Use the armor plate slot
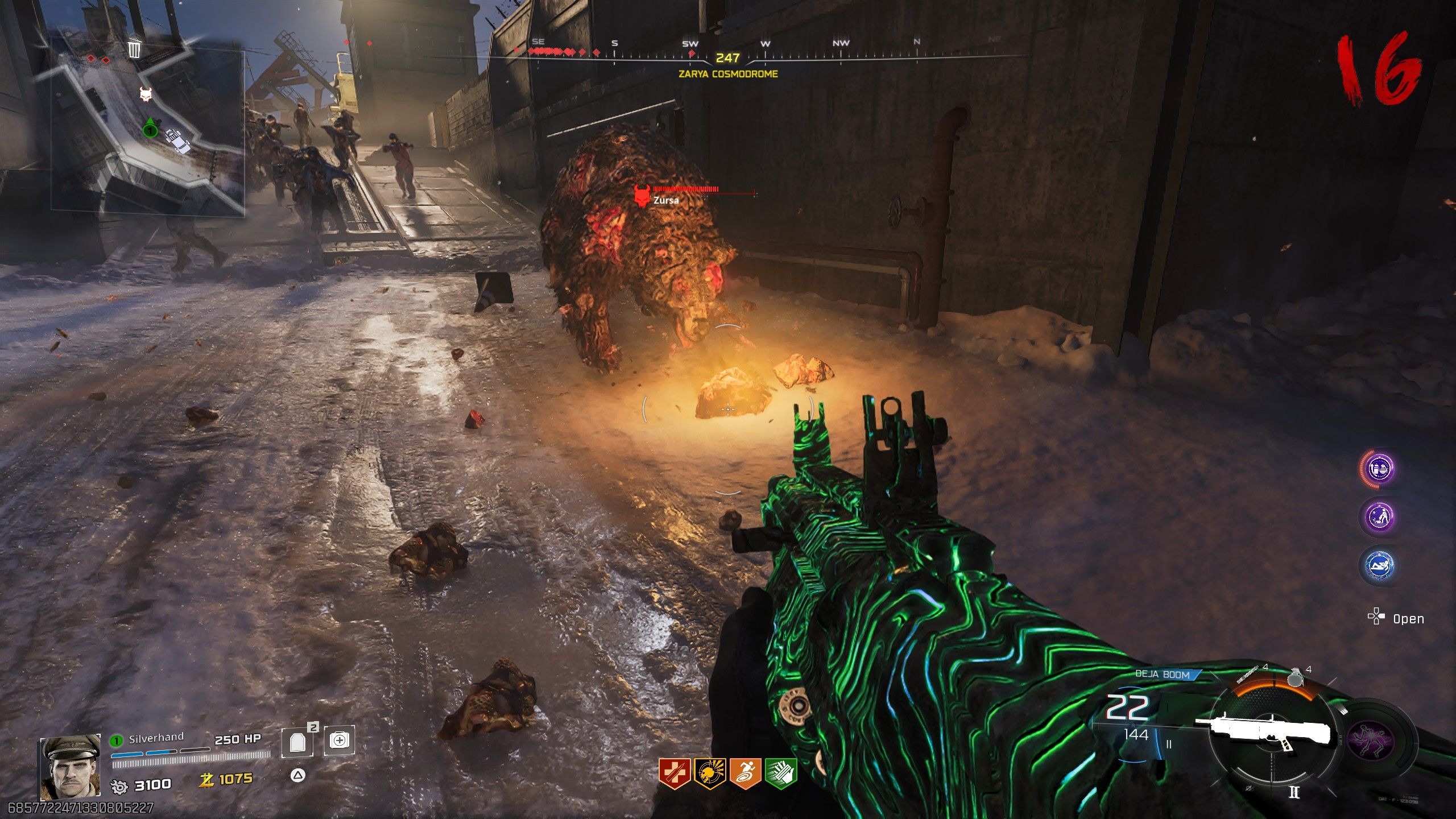The height and width of the screenshot is (819, 1456). [x=297, y=742]
